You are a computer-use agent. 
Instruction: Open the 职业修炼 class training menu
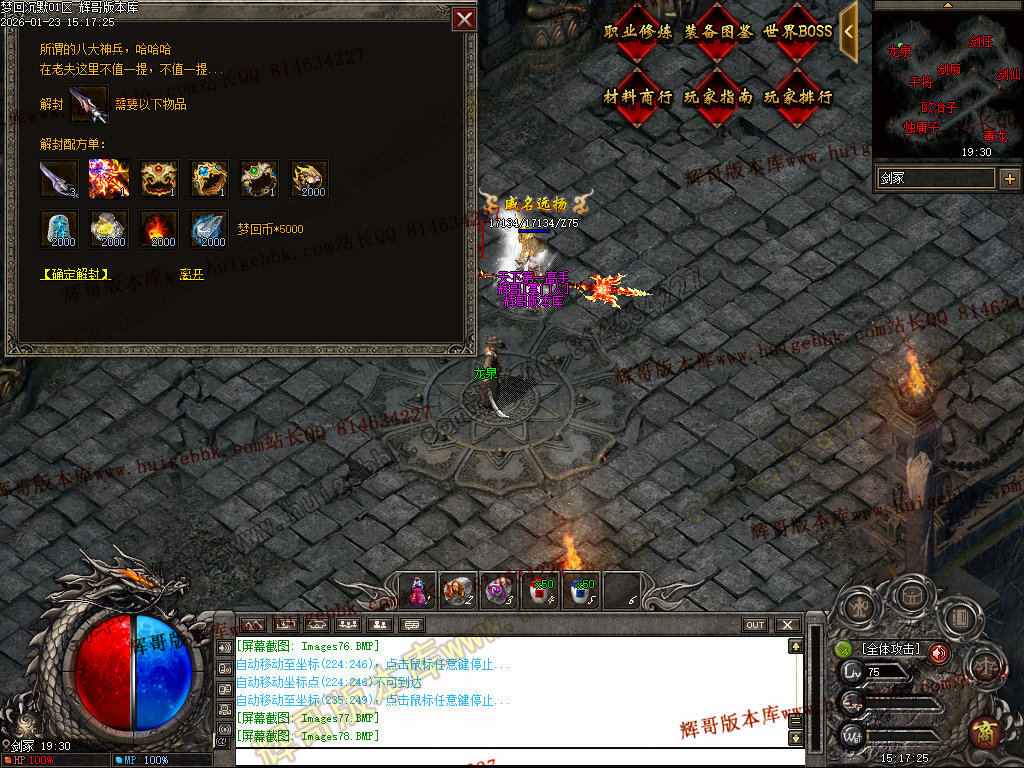pyautogui.click(x=638, y=31)
